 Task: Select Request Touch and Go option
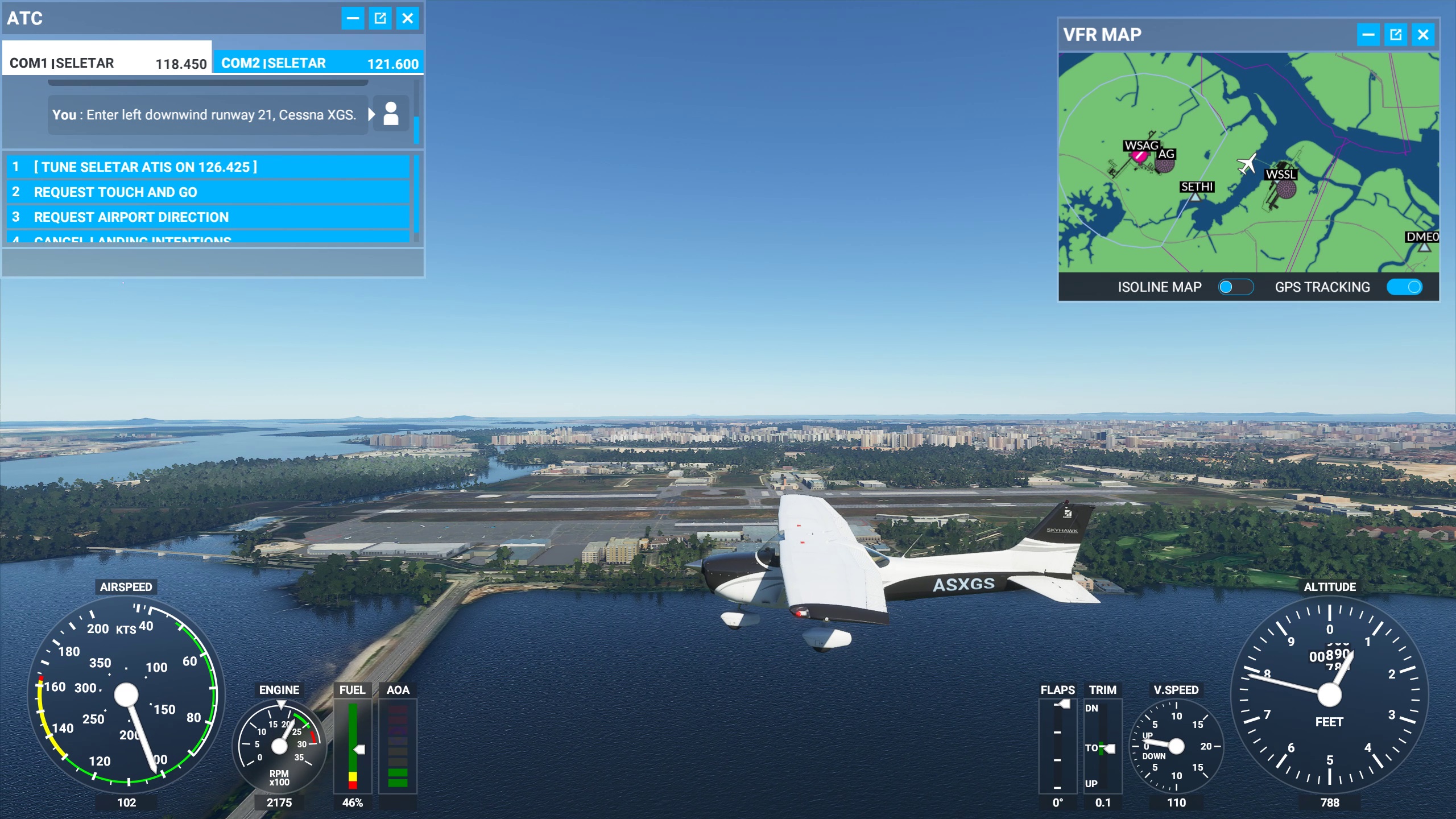208,192
